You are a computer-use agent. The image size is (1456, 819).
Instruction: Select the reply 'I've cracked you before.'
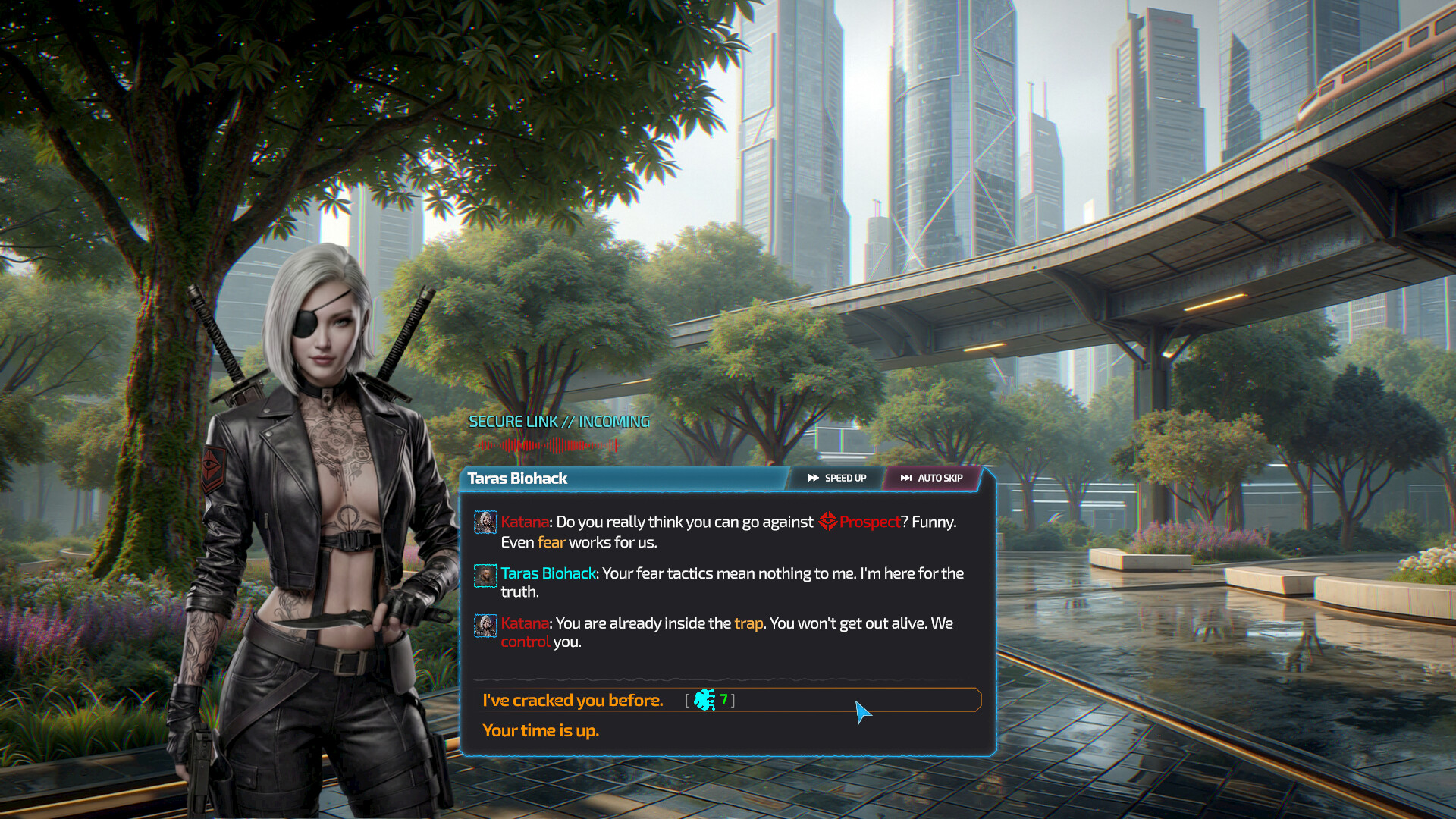tap(574, 700)
